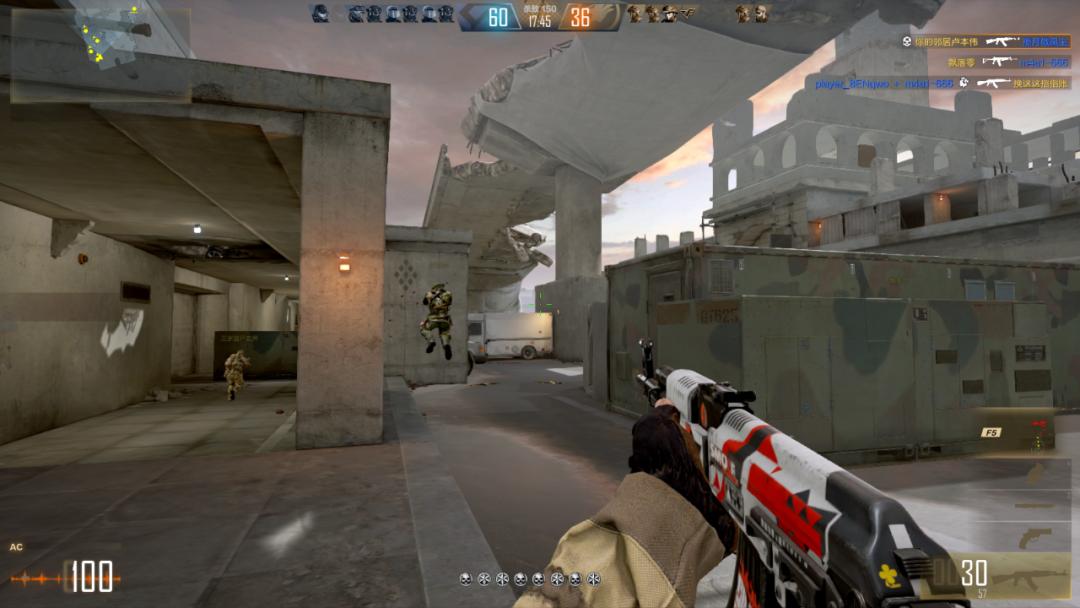Select the revolver pistol weapon slot
This screenshot has height=608, width=1080.
pos(1034,538)
